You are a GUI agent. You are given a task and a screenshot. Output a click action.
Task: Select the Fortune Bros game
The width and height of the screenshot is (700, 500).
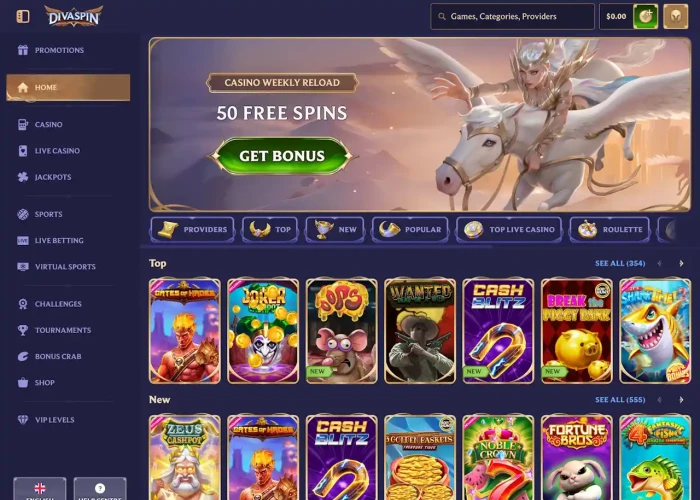(576, 458)
